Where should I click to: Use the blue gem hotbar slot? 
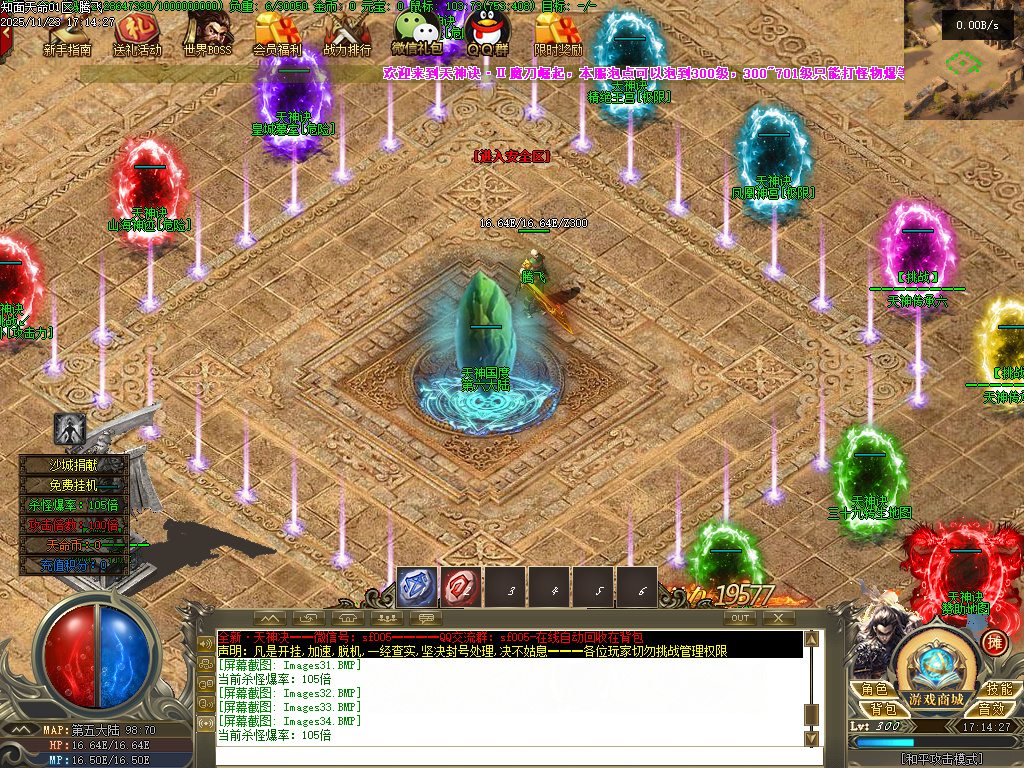click(417, 588)
